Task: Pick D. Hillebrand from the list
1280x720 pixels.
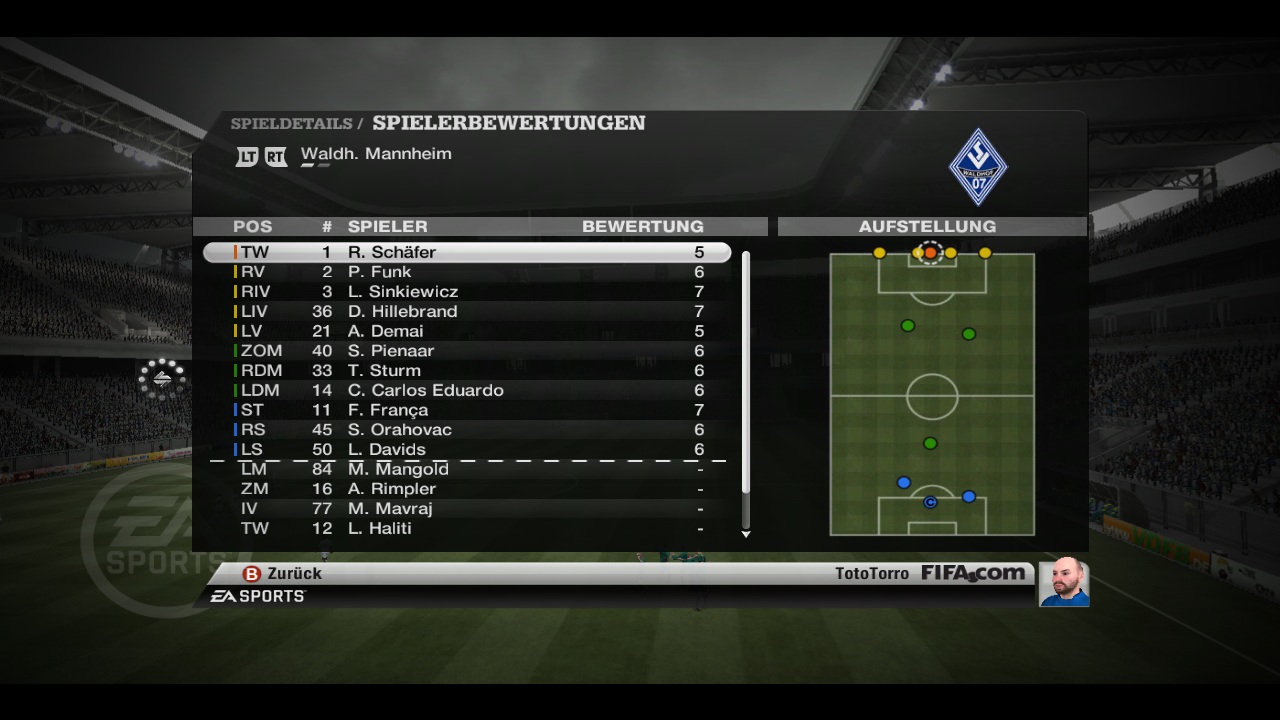Action: (467, 312)
